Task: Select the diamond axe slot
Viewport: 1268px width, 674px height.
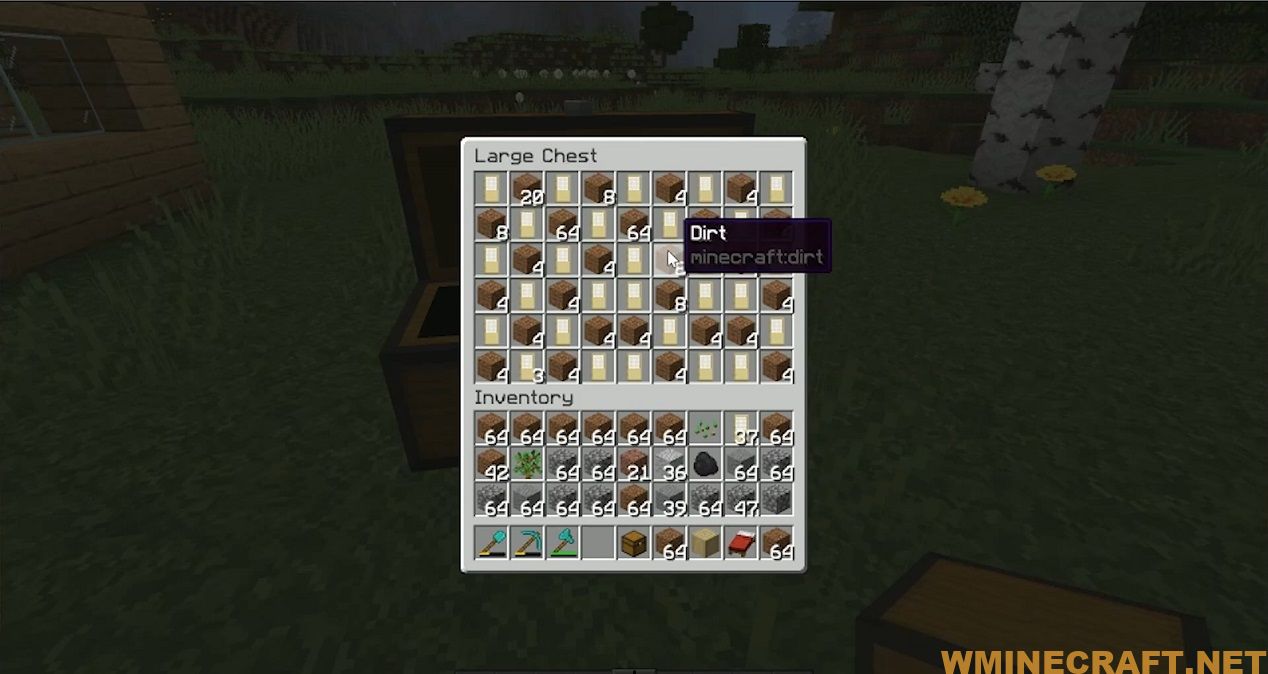Action: point(562,544)
